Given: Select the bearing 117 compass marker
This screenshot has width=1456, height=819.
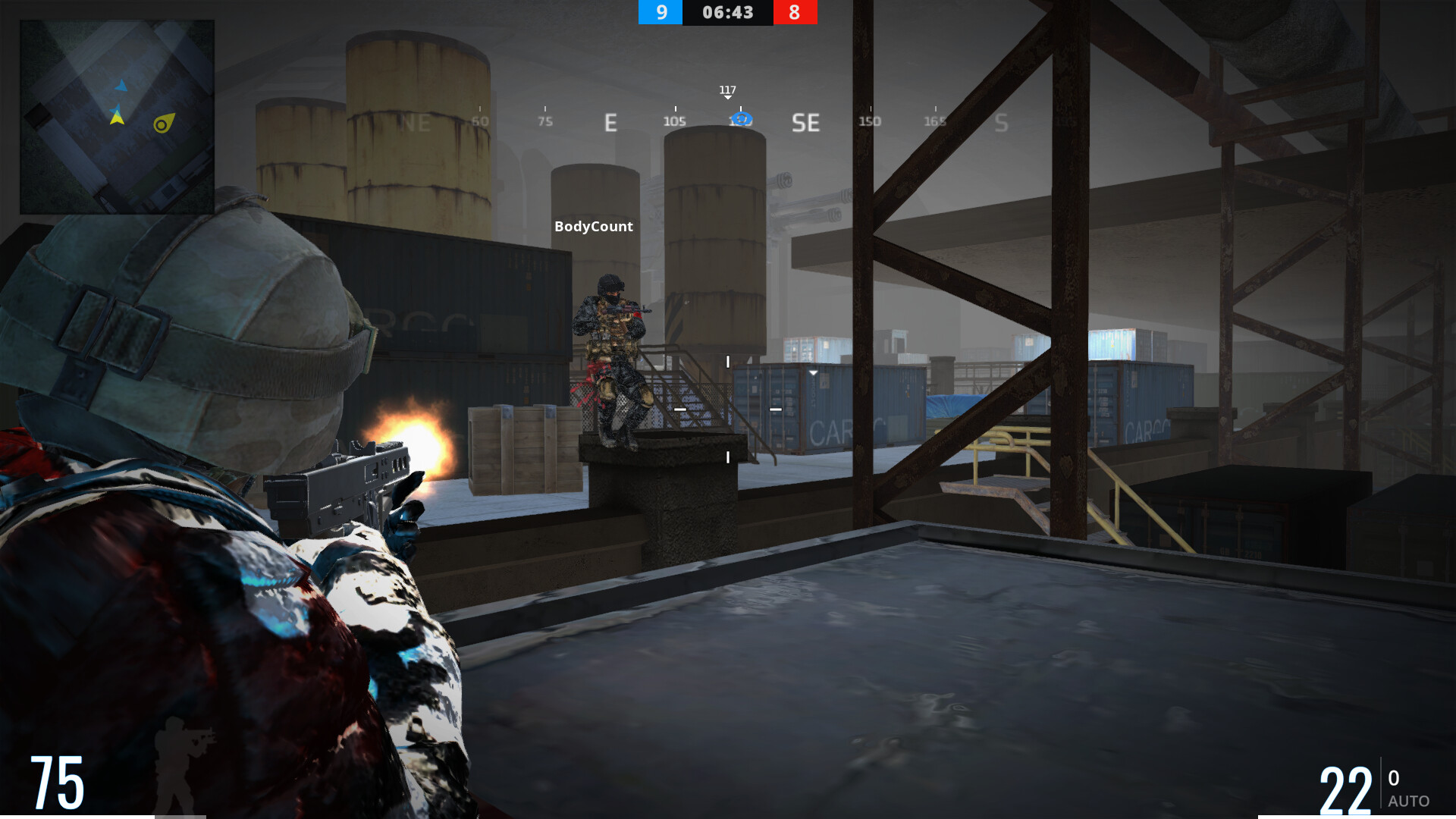Looking at the screenshot, I should 727,92.
